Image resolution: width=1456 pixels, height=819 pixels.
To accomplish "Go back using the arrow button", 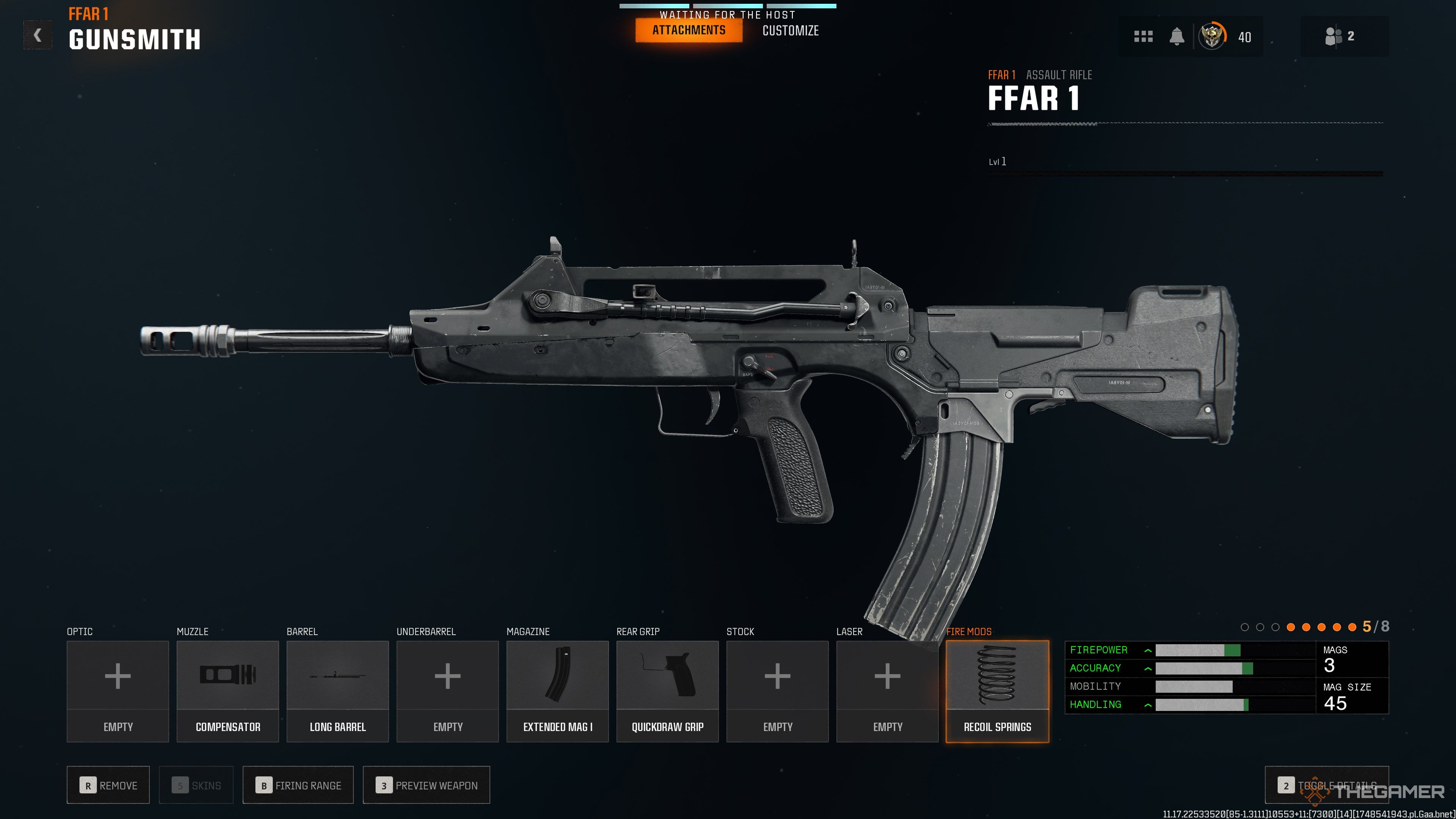I will 37,35.
